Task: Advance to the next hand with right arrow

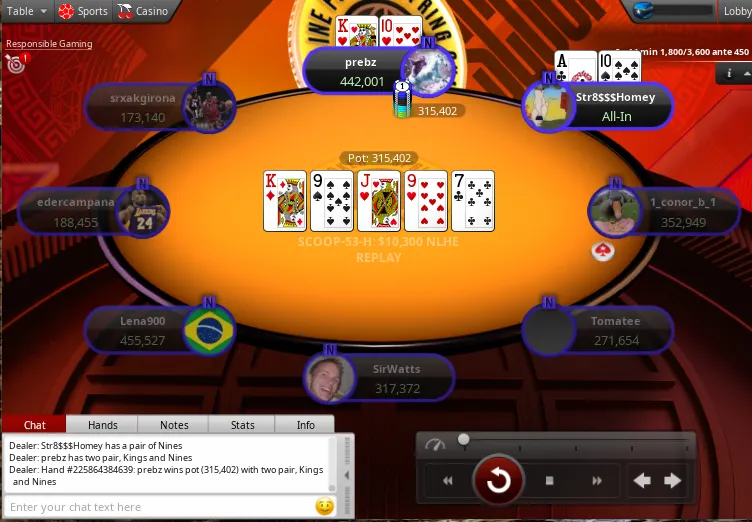Action: click(x=673, y=481)
